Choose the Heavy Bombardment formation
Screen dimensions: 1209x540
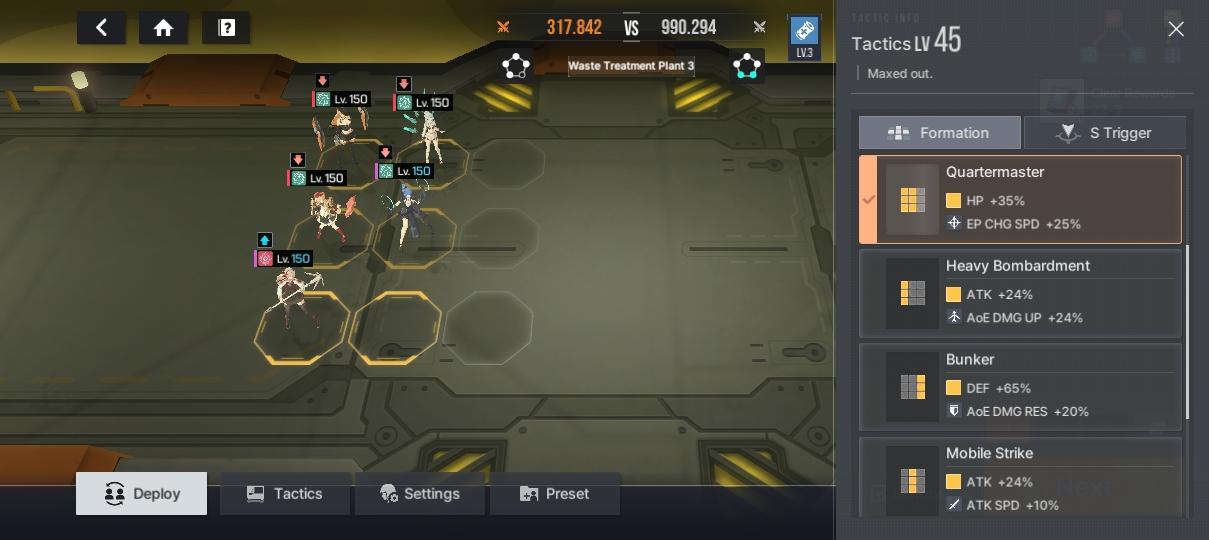1020,293
